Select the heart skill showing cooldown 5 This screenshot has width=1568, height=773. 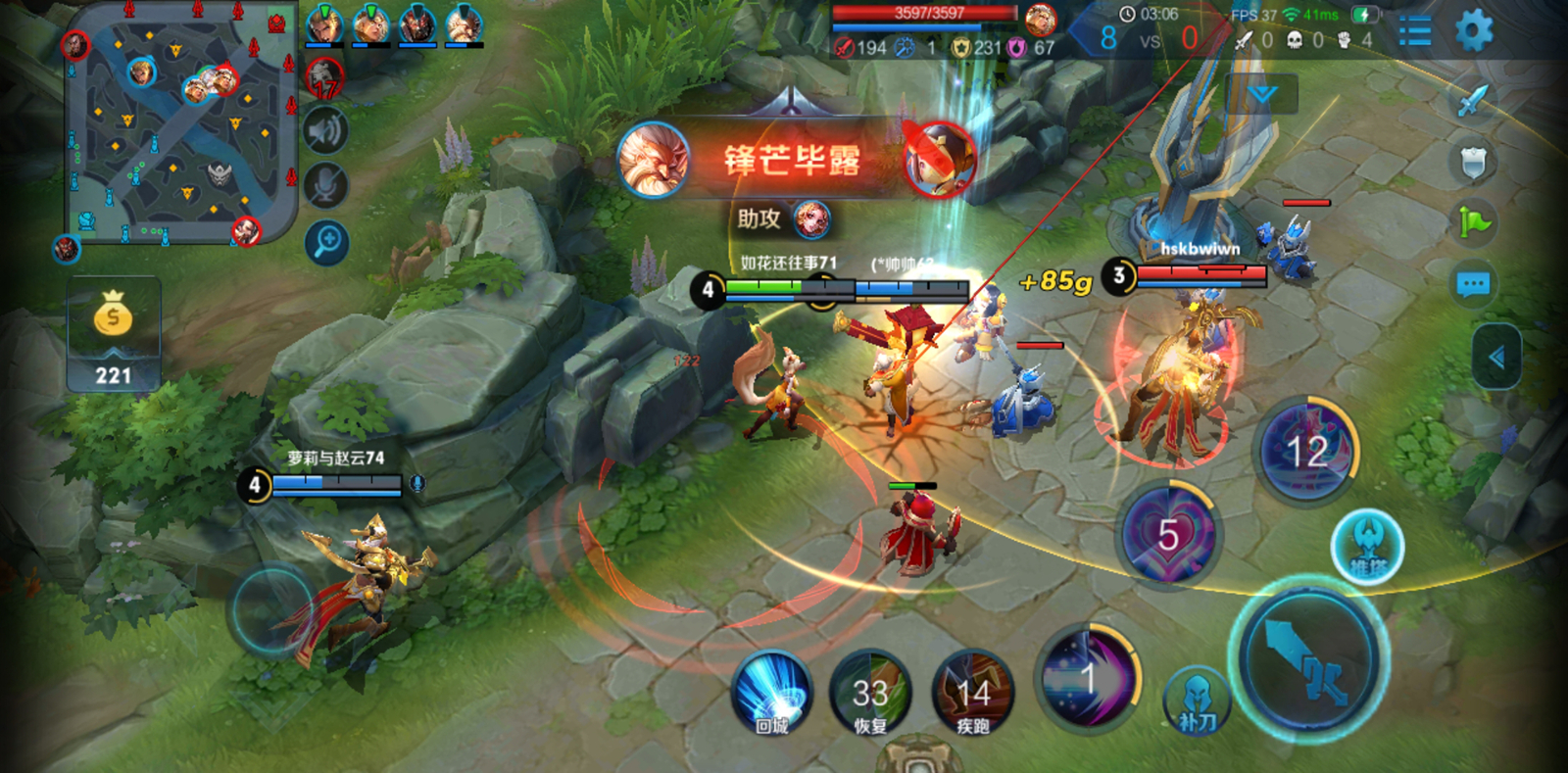[1168, 535]
